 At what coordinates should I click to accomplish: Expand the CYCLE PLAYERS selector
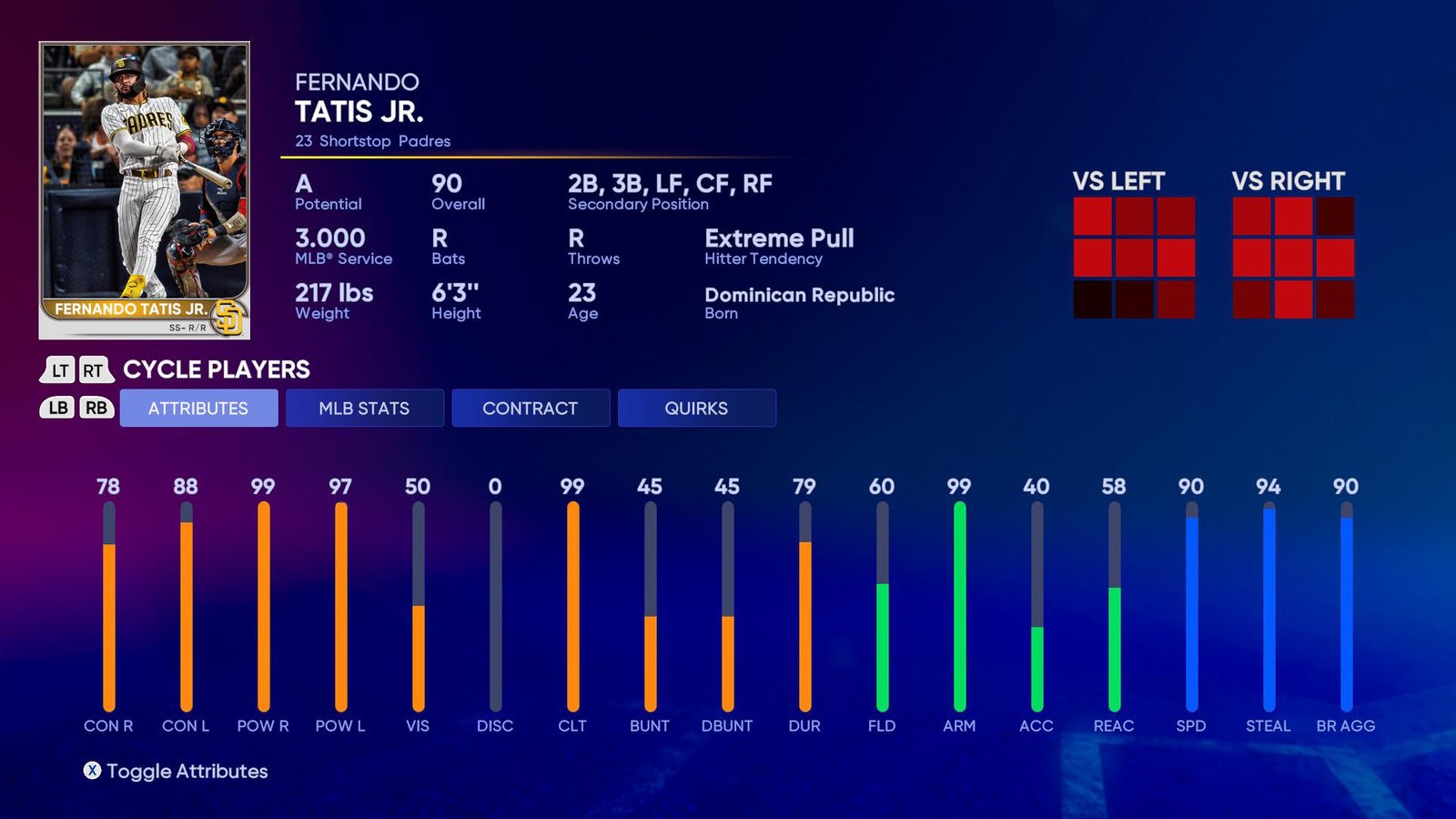218,370
